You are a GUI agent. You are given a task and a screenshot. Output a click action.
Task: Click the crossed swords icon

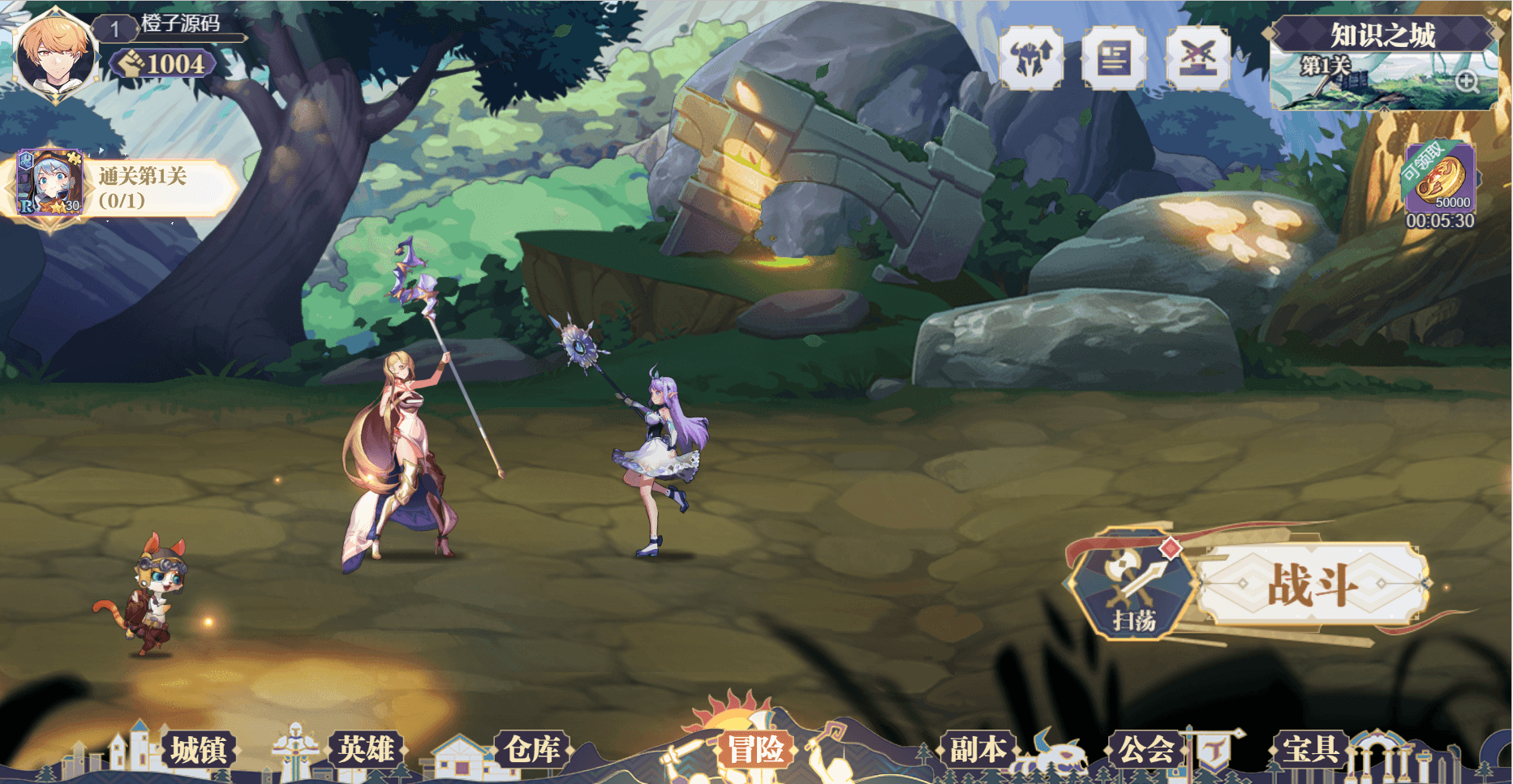[x=1197, y=58]
